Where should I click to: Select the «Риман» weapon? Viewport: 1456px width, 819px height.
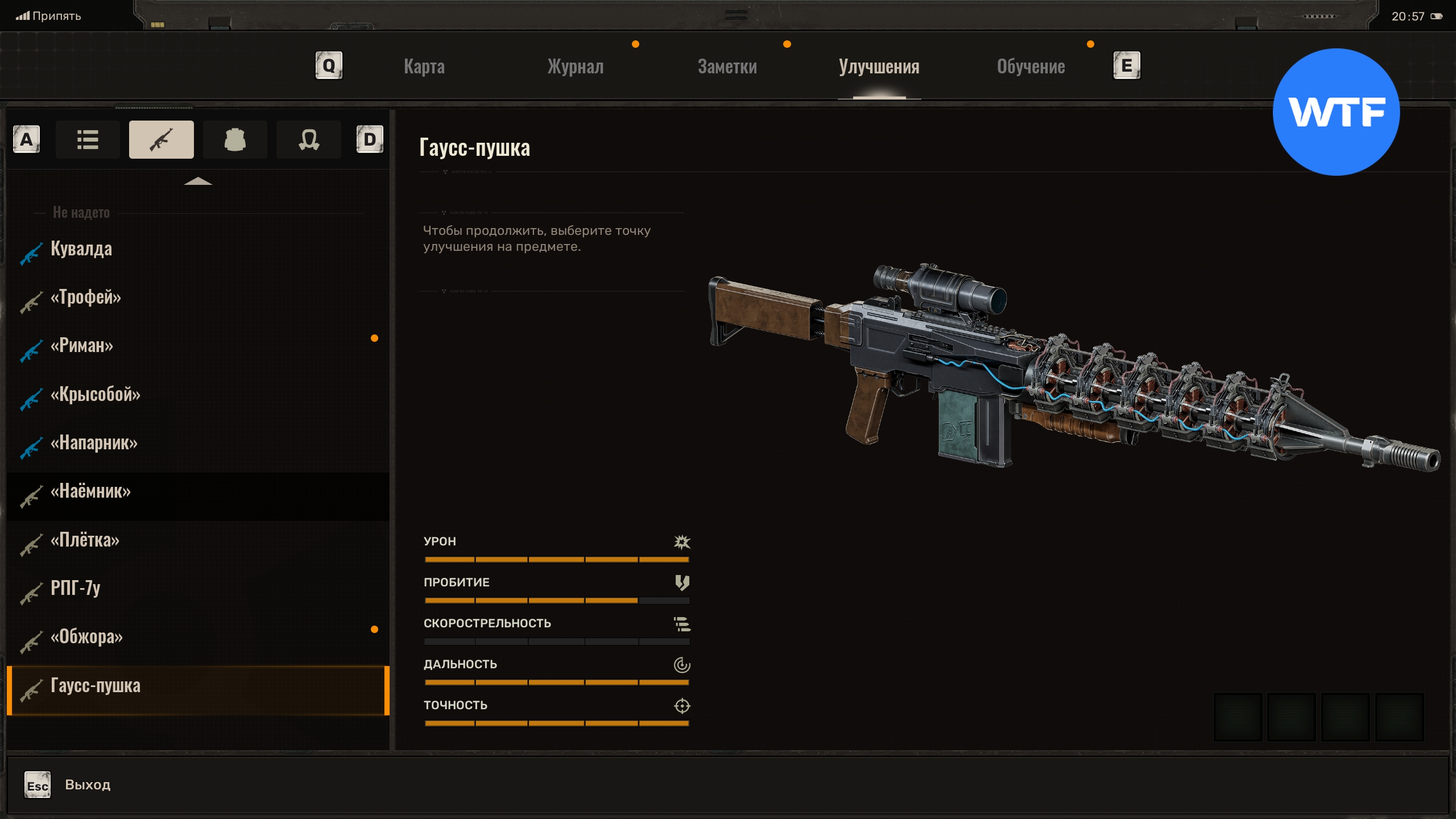82,345
